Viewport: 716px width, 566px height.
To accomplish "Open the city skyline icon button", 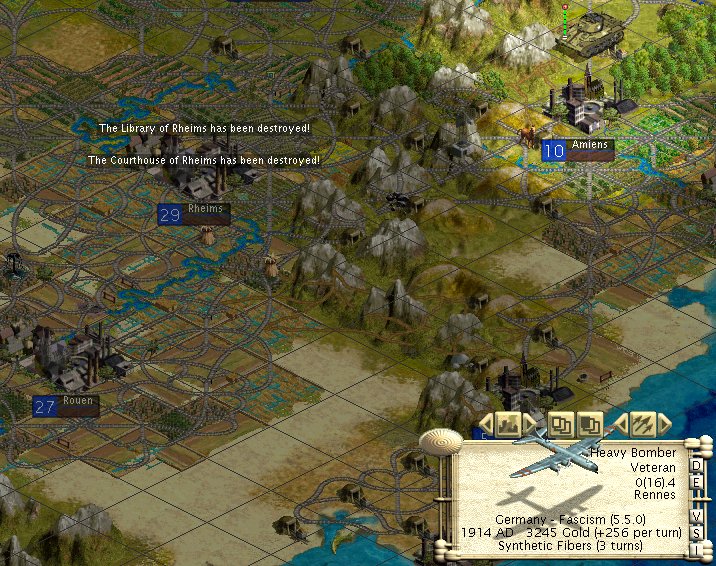I will [x=508, y=424].
